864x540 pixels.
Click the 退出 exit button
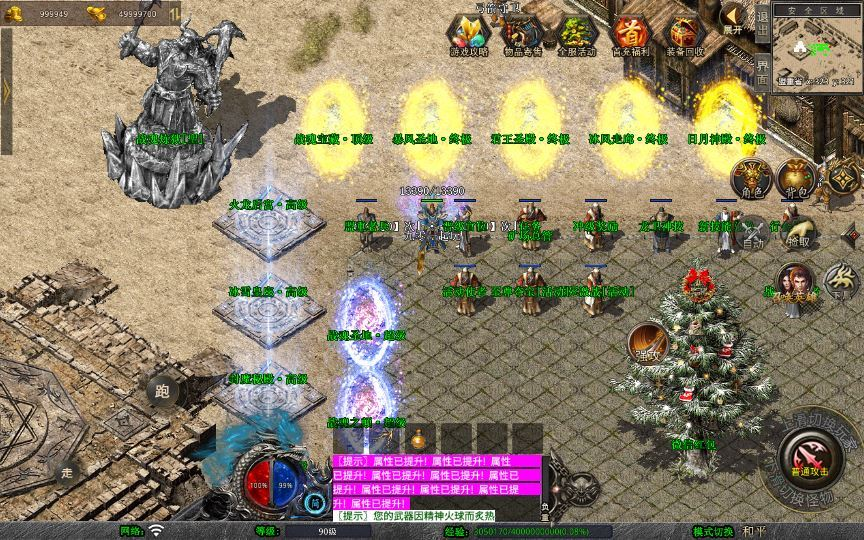[762, 19]
